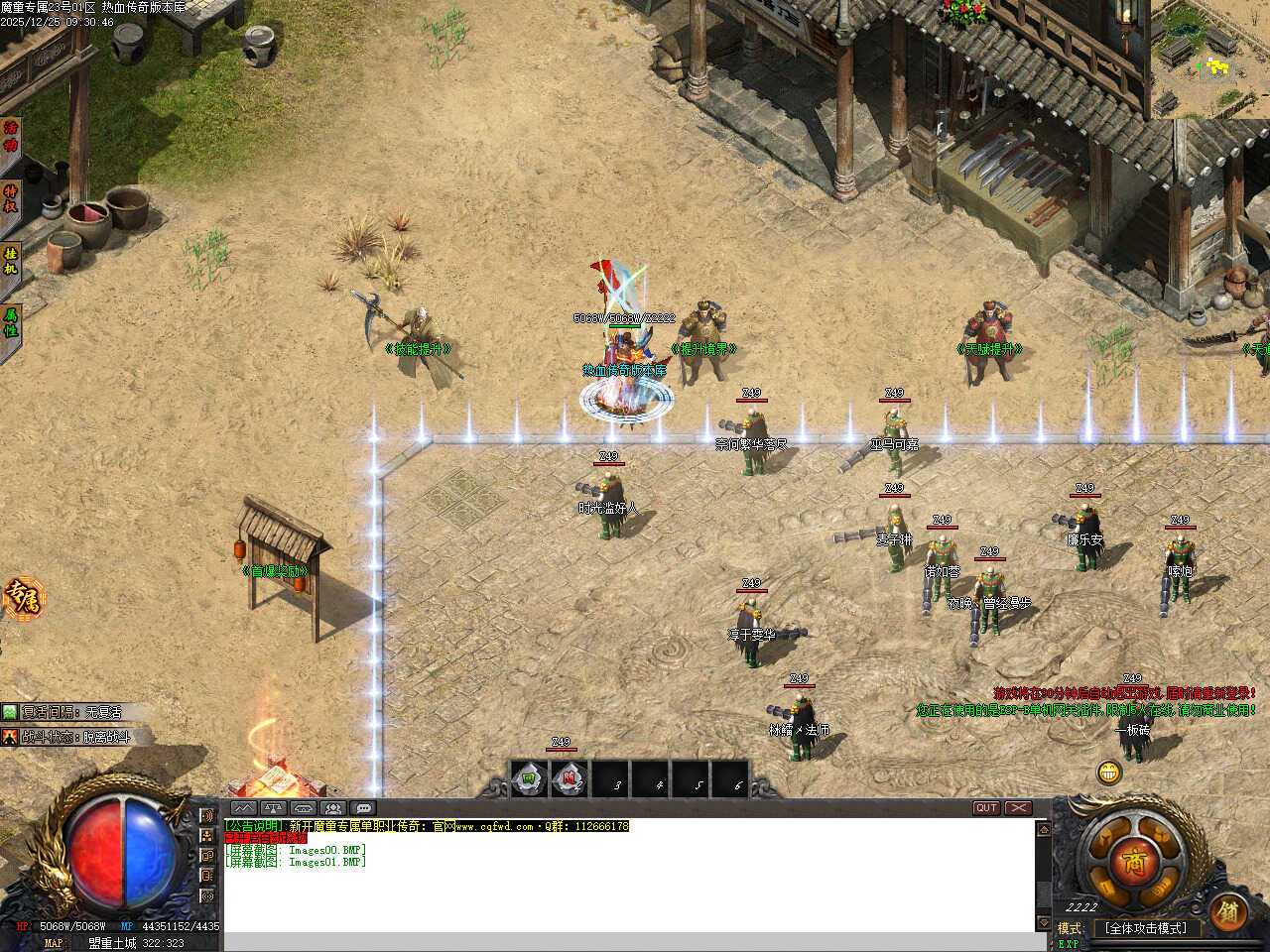
Task: Open the 商 shop orb button
Action: pos(1135,862)
